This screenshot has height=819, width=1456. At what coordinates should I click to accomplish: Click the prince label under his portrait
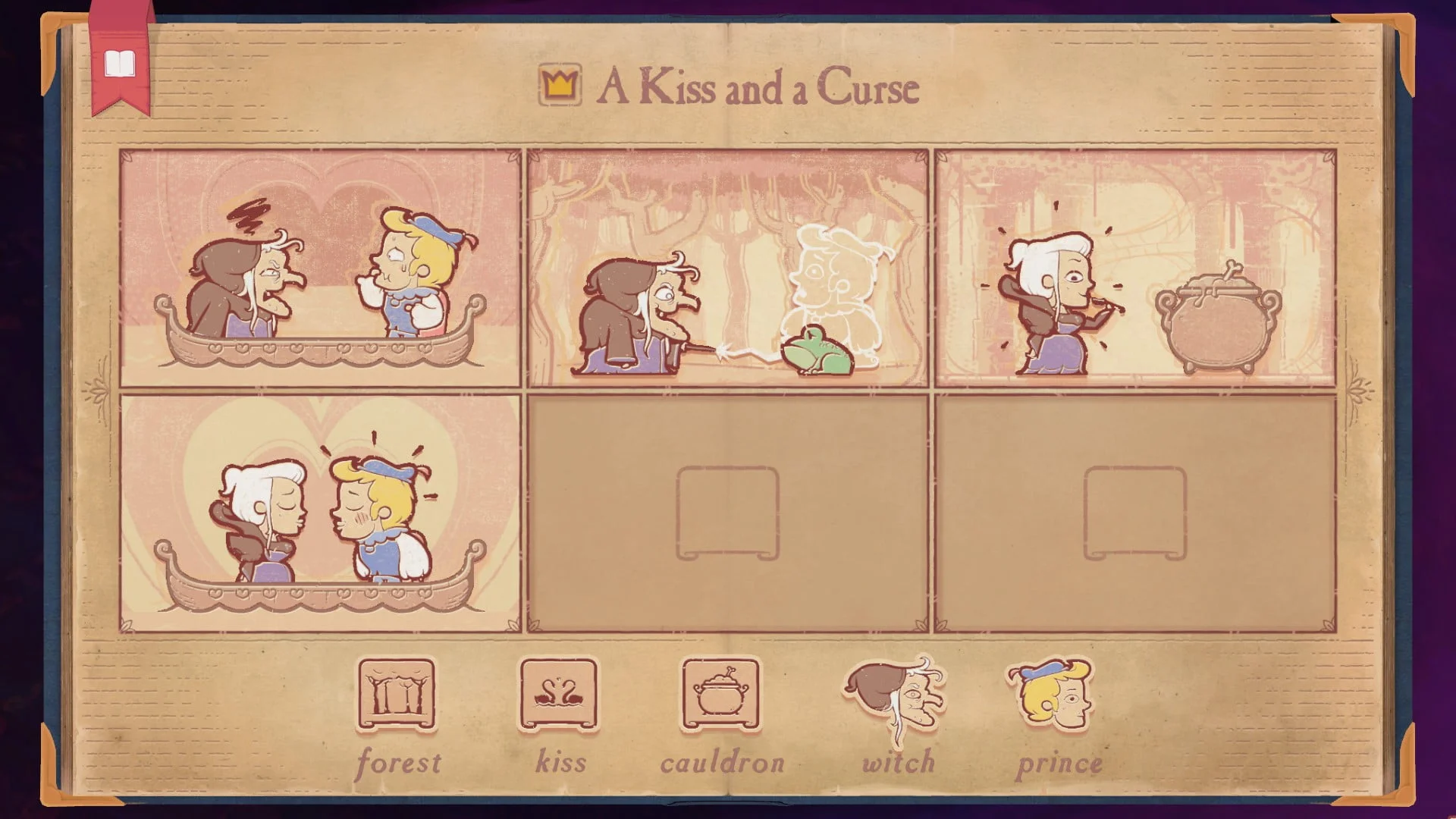pos(1061,762)
